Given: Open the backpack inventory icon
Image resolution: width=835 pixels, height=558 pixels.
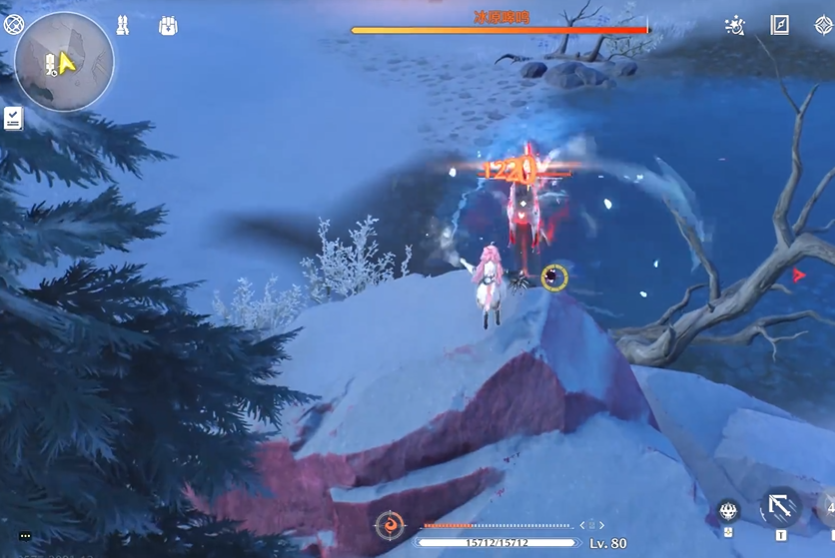Looking at the screenshot, I should 168,26.
